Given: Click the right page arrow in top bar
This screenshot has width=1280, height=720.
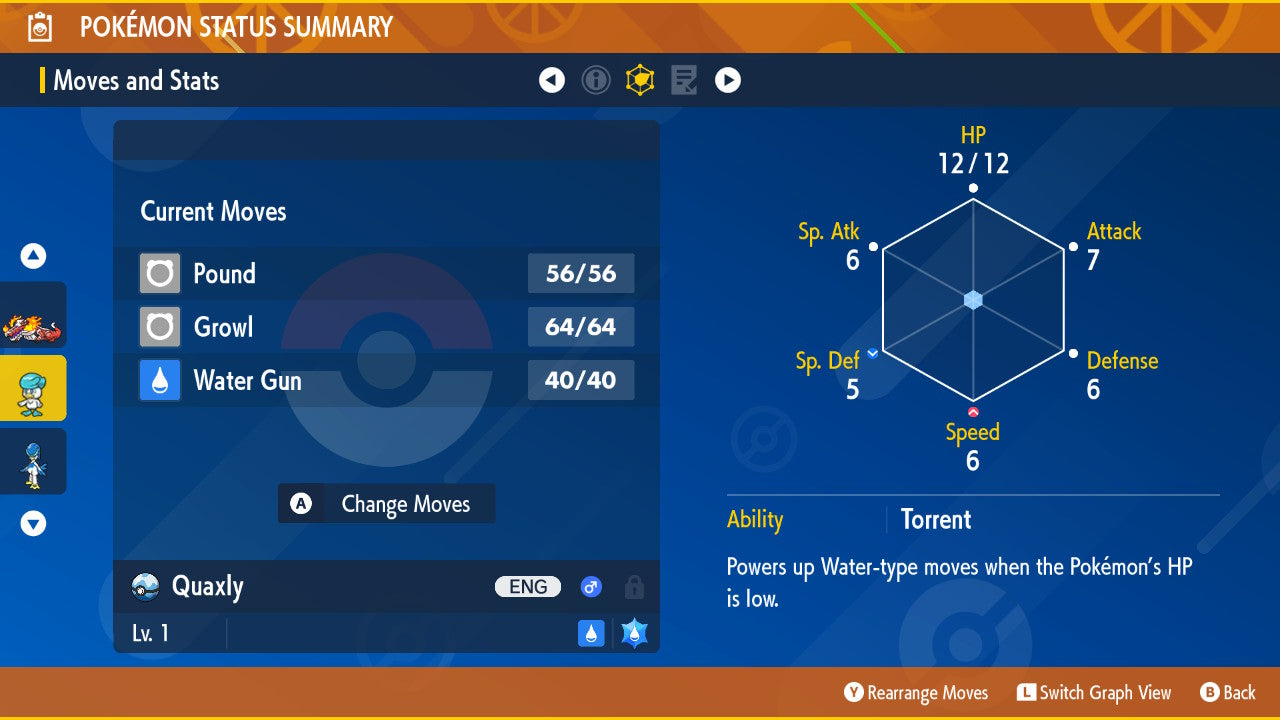Looking at the screenshot, I should 728,79.
